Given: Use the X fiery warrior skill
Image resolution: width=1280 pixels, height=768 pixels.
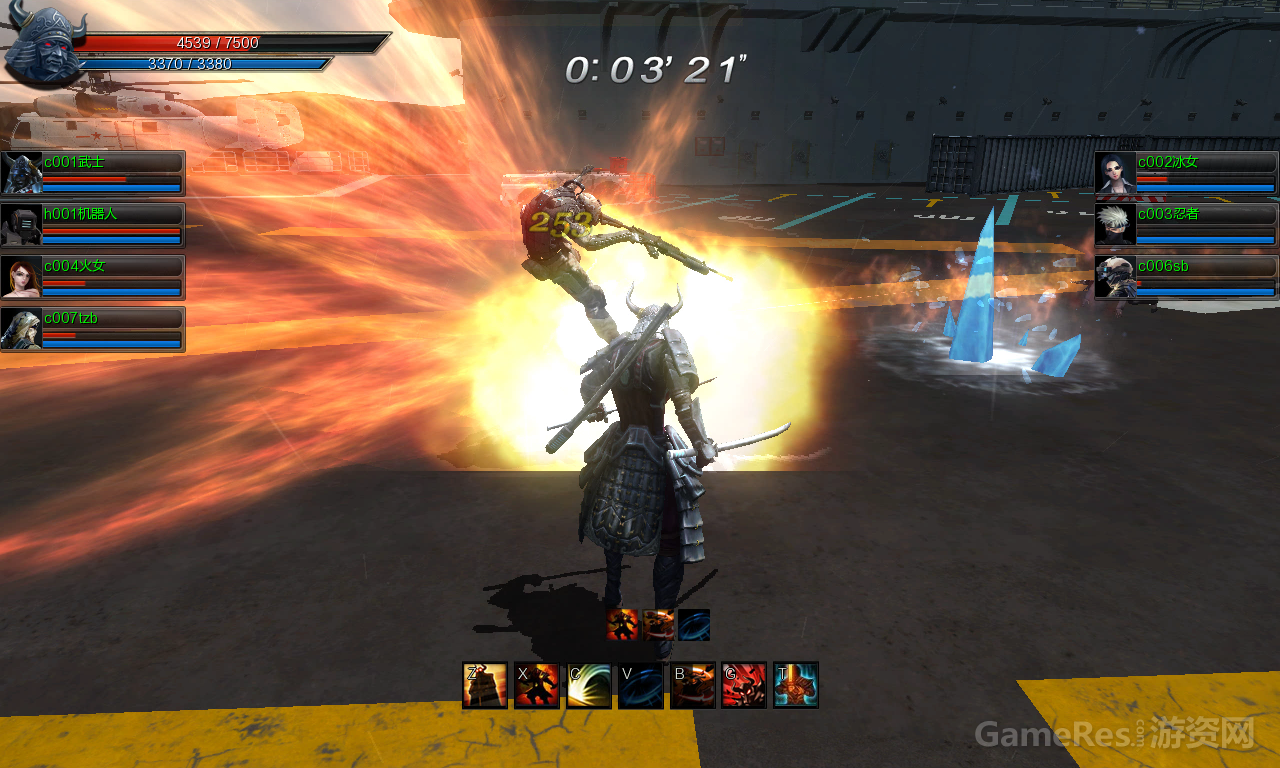Looking at the screenshot, I should [537, 685].
